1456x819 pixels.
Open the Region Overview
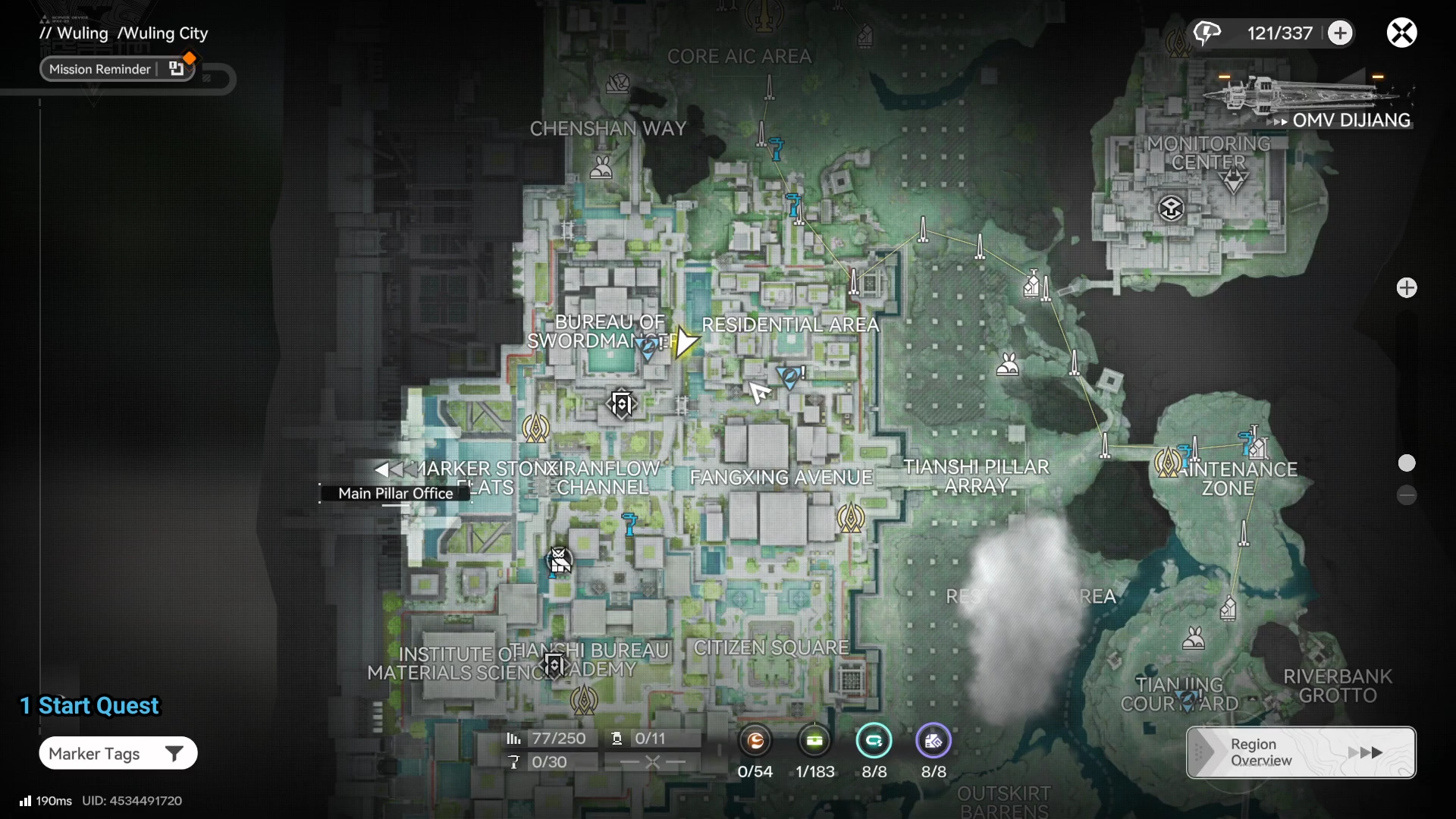(x=1301, y=752)
